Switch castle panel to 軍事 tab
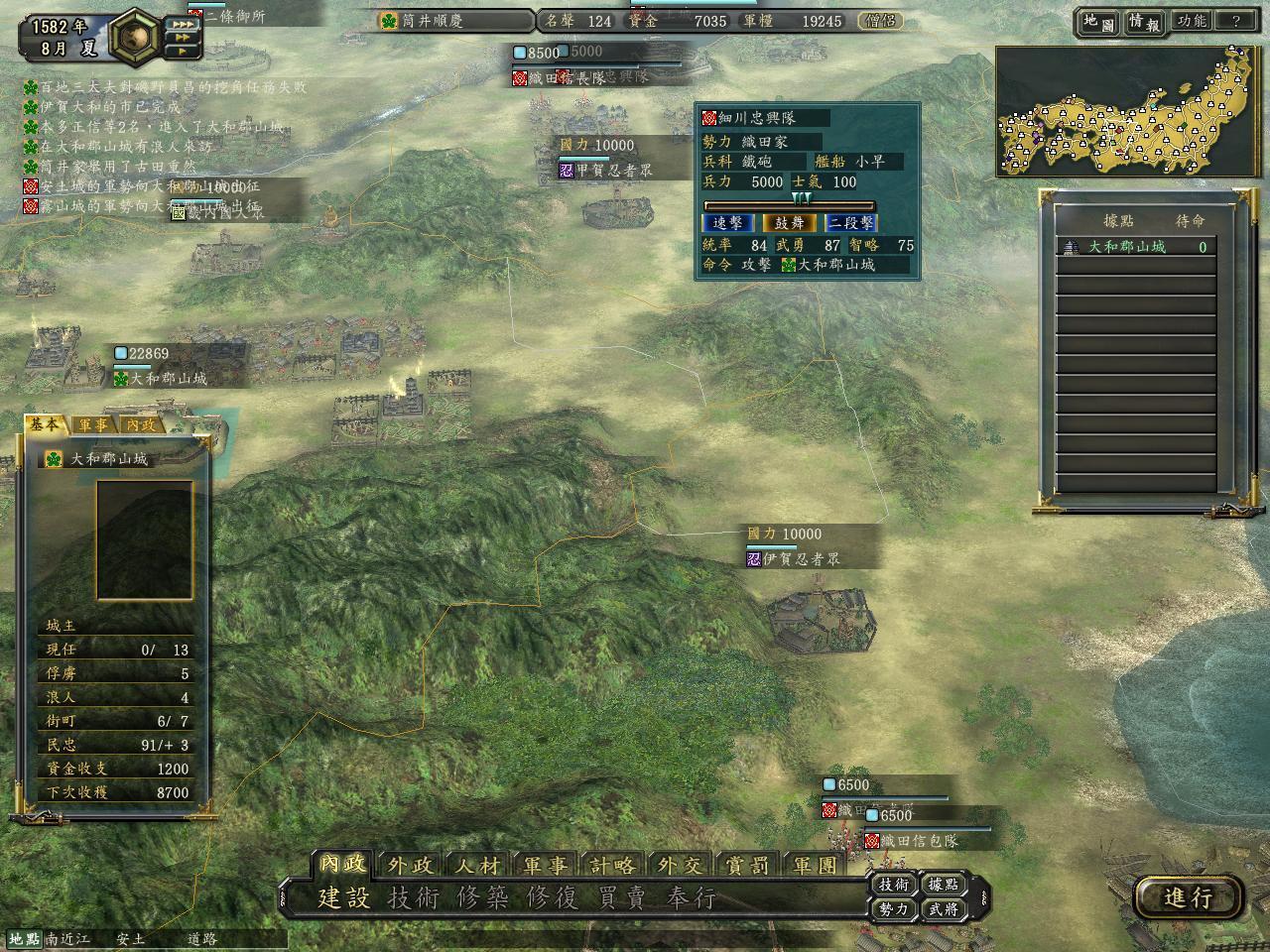This screenshot has width=1270, height=952. tap(94, 425)
